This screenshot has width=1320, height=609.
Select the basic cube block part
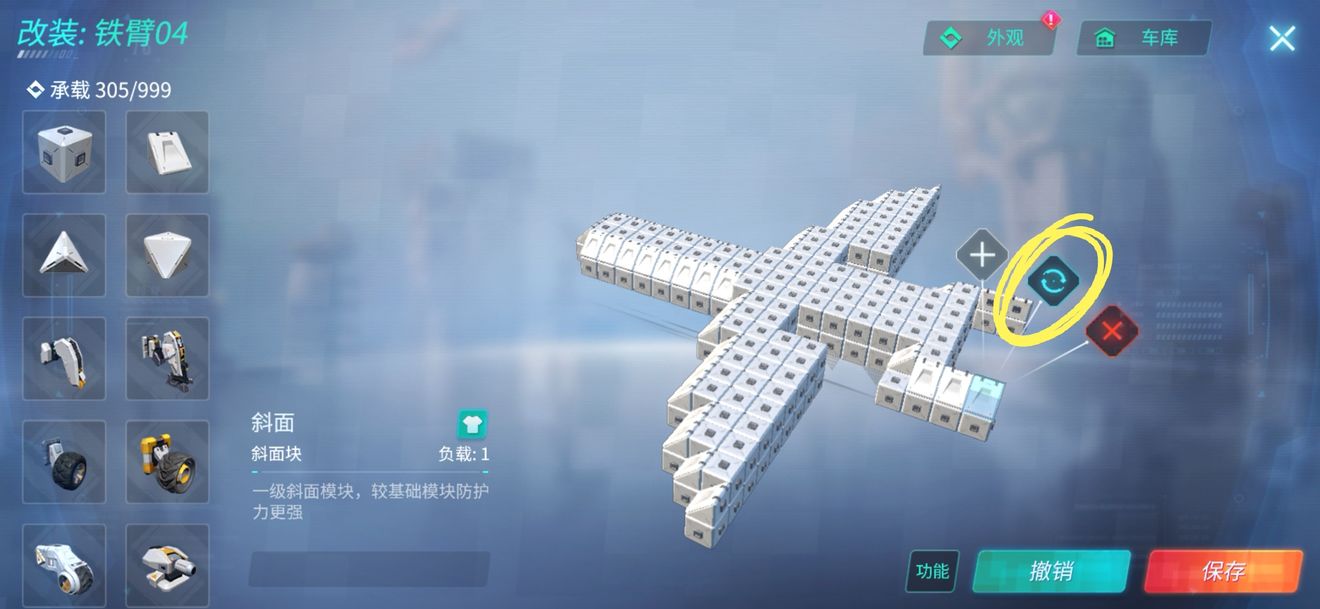tap(64, 152)
